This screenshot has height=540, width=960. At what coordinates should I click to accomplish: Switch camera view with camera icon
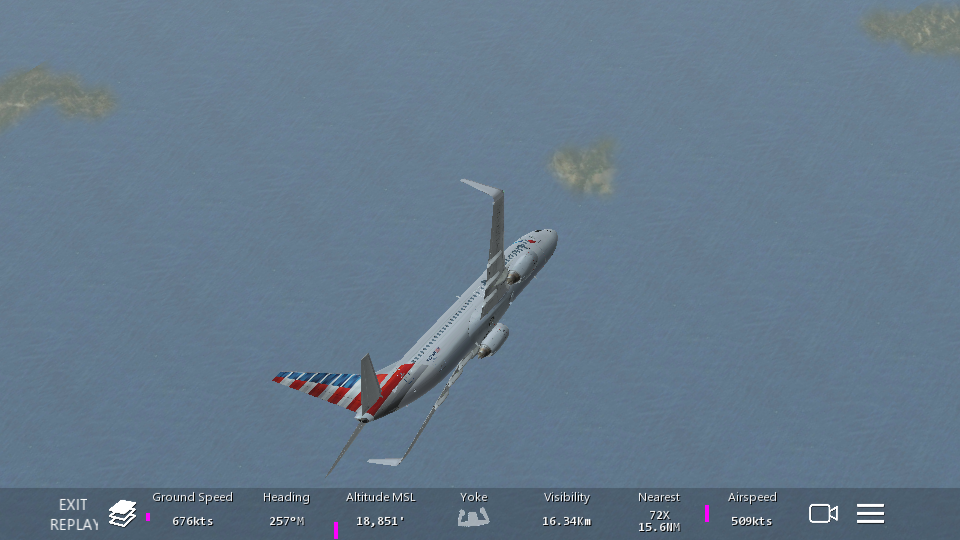point(823,514)
